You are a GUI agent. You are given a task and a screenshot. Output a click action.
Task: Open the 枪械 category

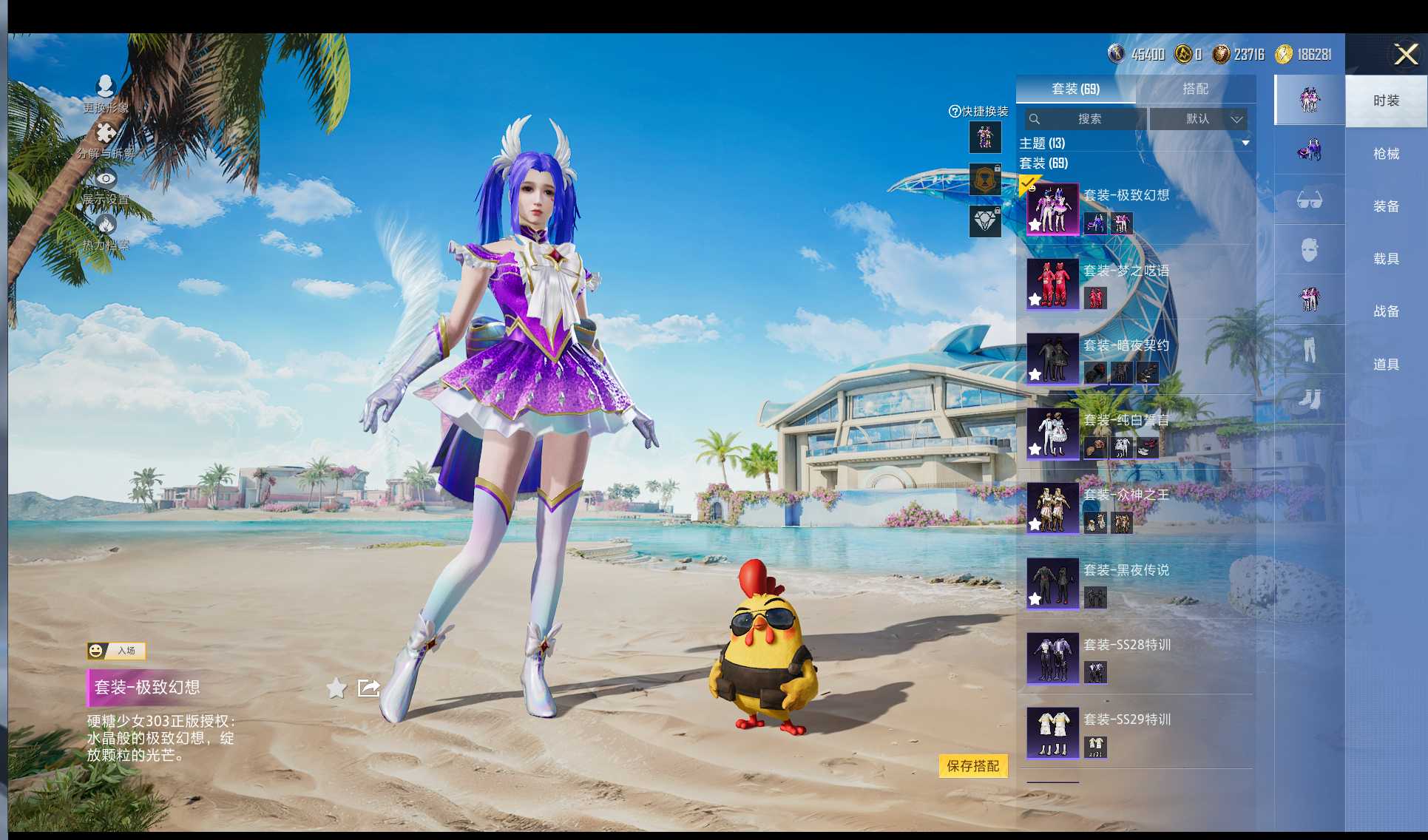[1386, 154]
